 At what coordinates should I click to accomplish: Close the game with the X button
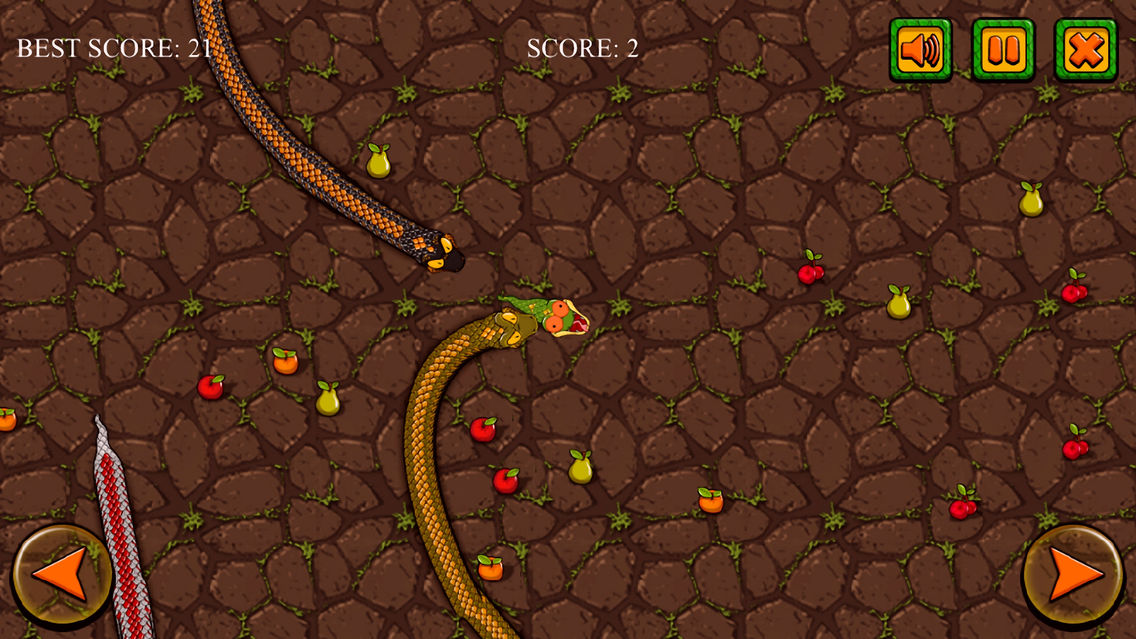click(1085, 50)
